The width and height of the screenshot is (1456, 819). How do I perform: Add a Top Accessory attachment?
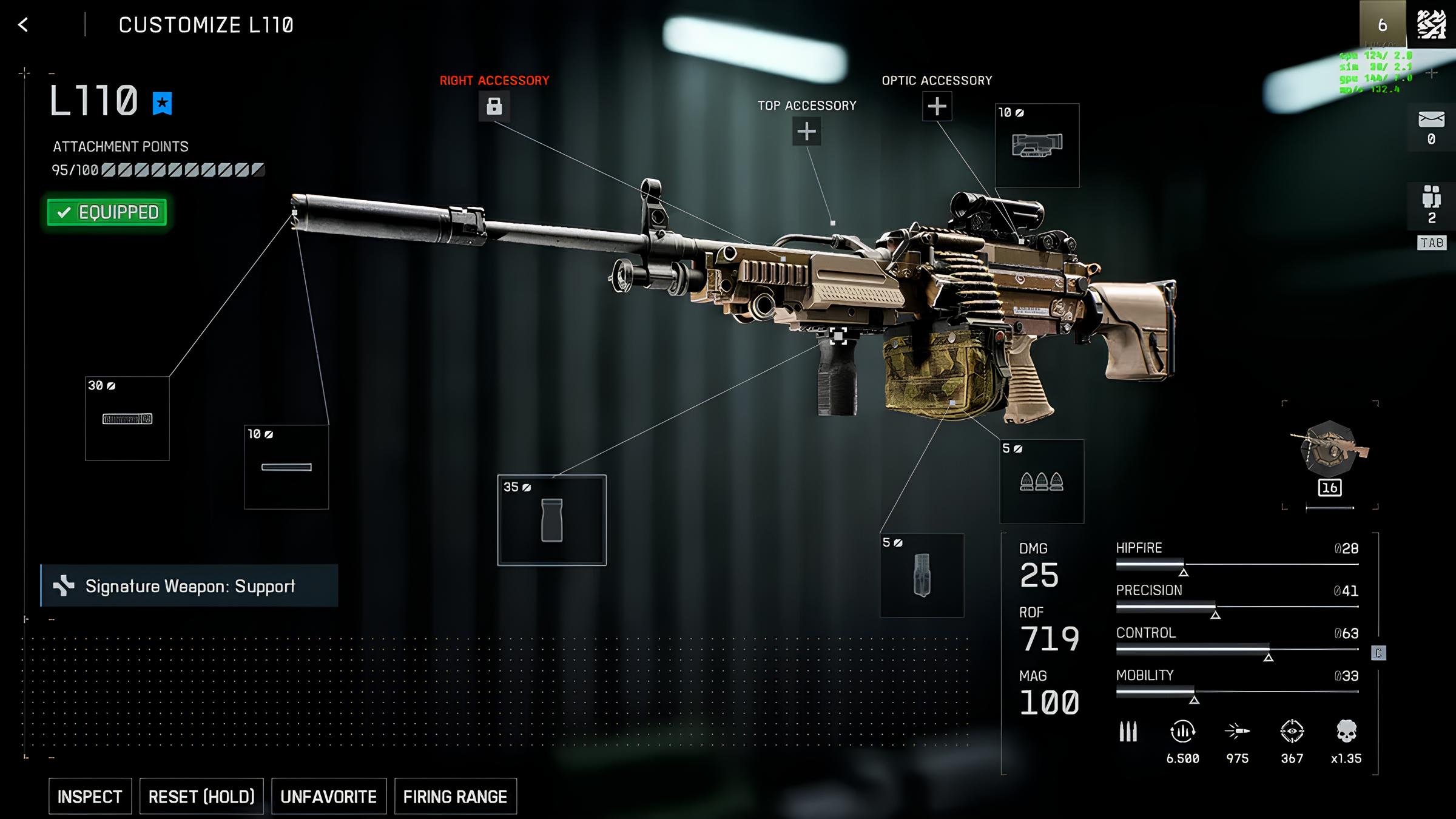point(806,131)
